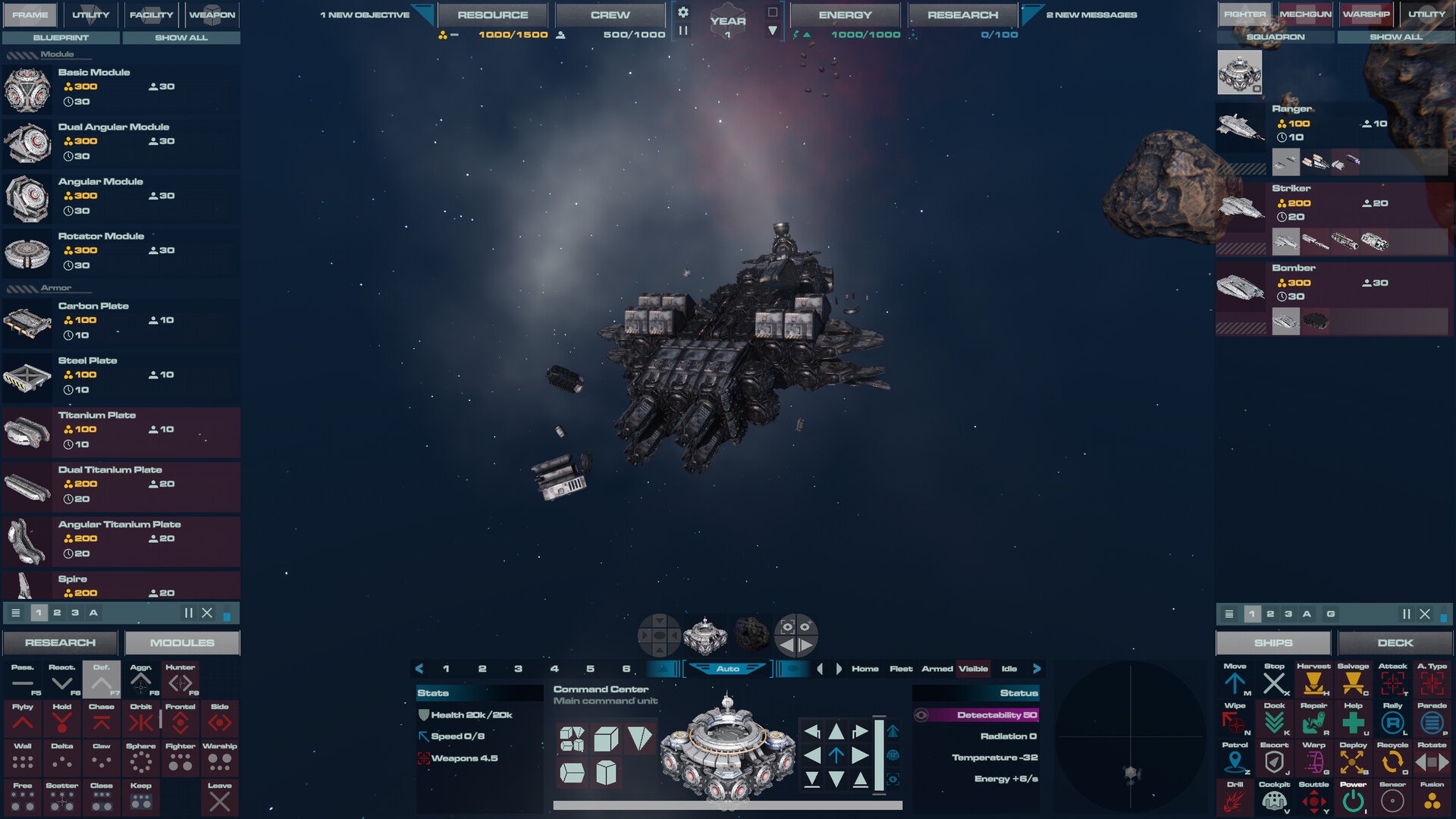Open the Research panel button
This screenshot has width=1456, height=819.
tap(60, 643)
